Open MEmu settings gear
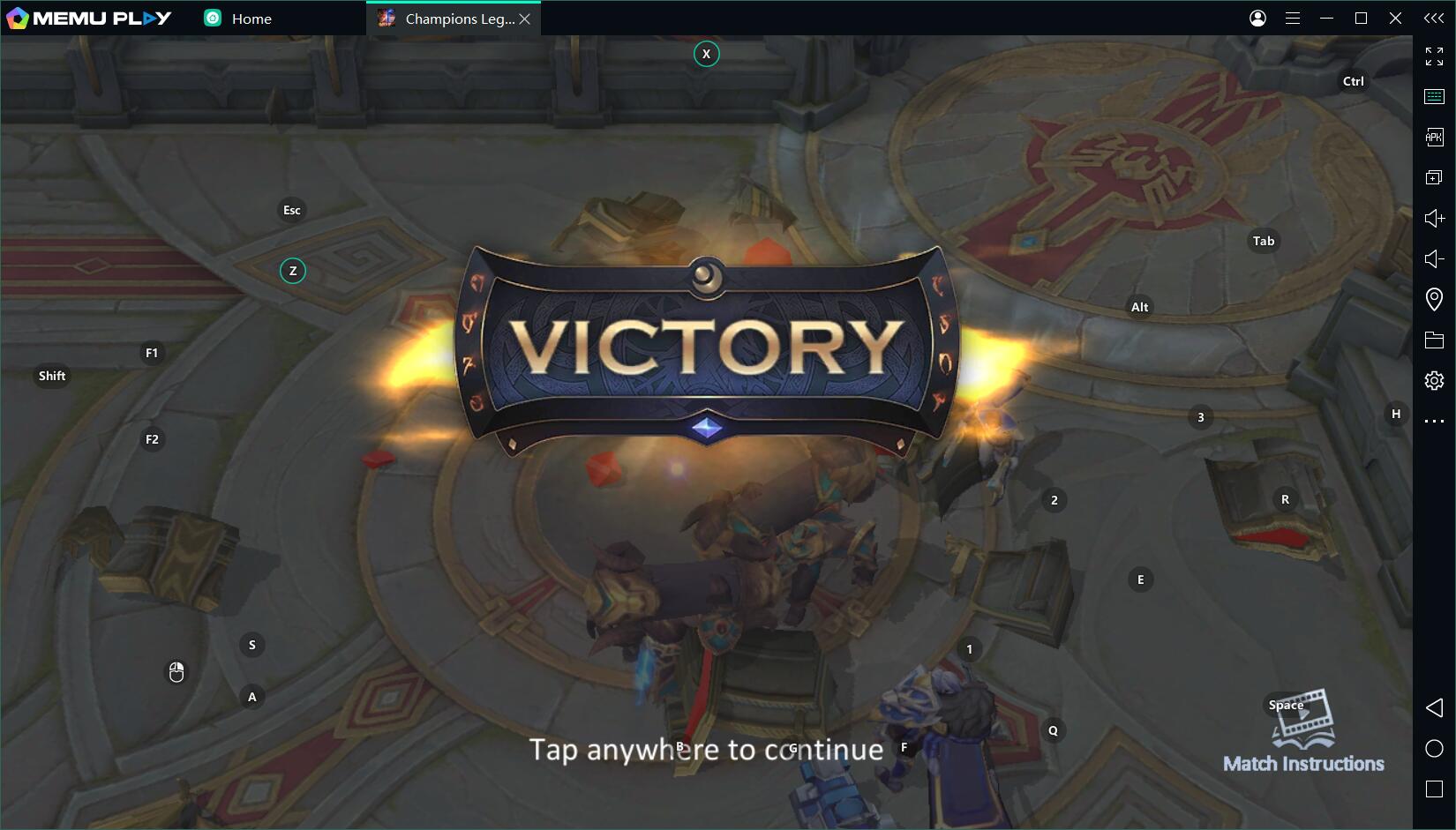Image resolution: width=1456 pixels, height=830 pixels. pyautogui.click(x=1434, y=380)
